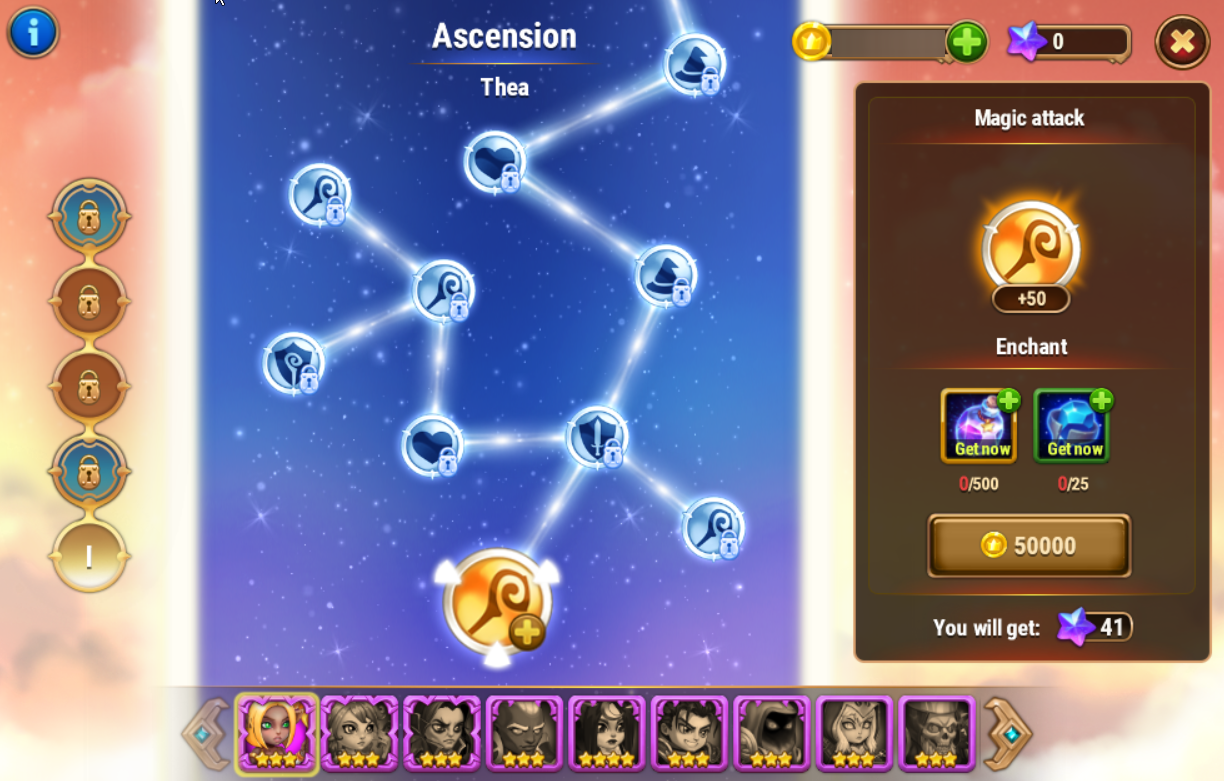Add more gold with the green plus

(966, 42)
